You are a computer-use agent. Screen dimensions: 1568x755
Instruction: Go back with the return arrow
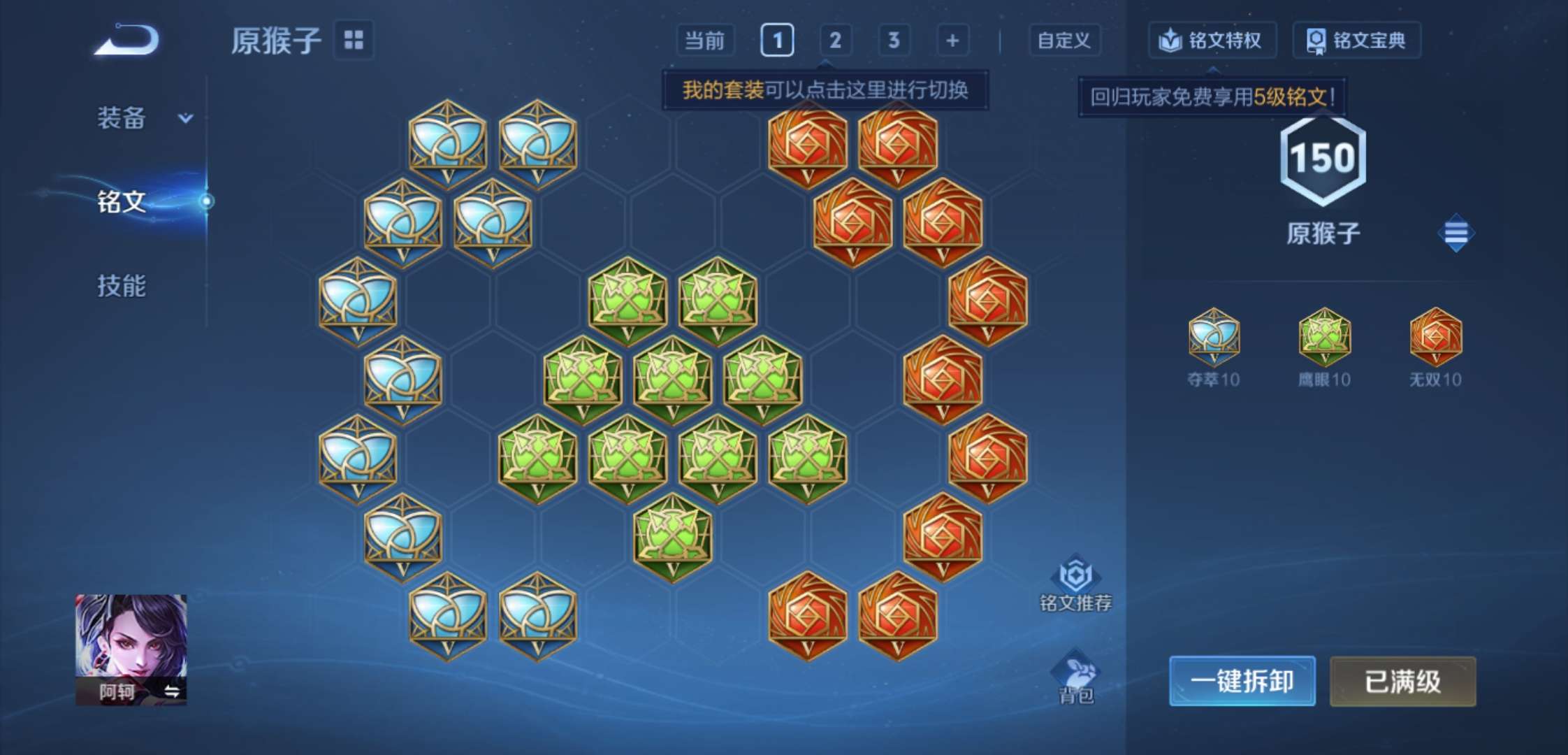(x=128, y=39)
